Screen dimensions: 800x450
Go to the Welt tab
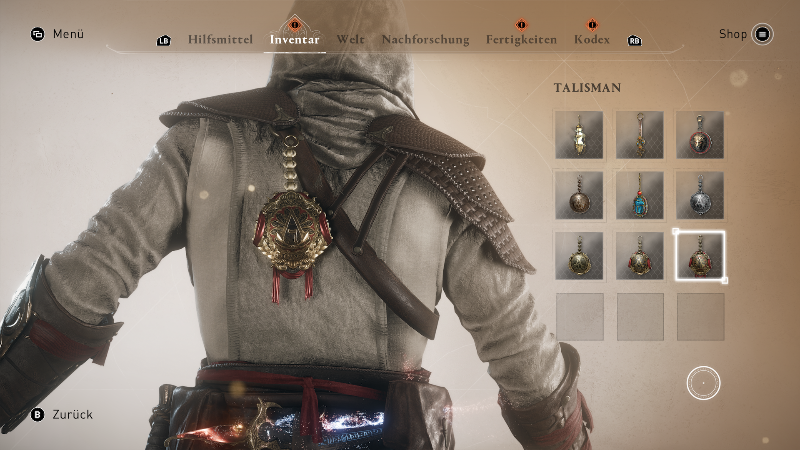pyautogui.click(x=350, y=40)
